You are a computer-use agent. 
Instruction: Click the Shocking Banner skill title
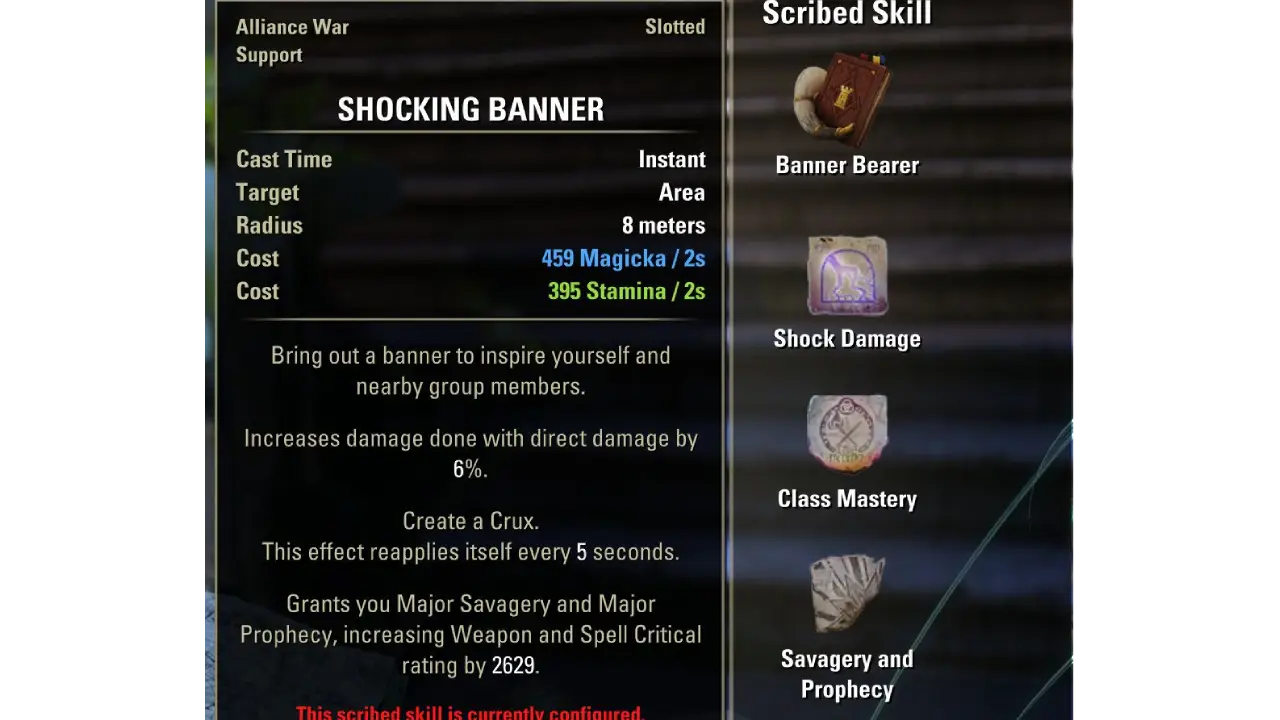pos(470,109)
